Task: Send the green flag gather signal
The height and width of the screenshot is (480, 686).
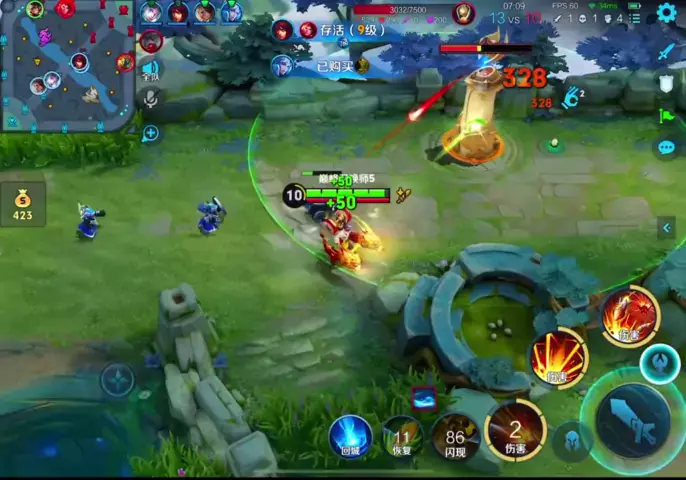Action: [x=667, y=116]
